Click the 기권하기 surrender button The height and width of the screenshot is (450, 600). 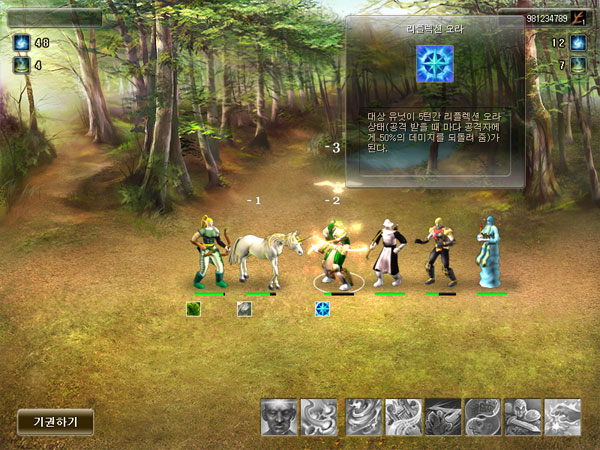click(55, 421)
